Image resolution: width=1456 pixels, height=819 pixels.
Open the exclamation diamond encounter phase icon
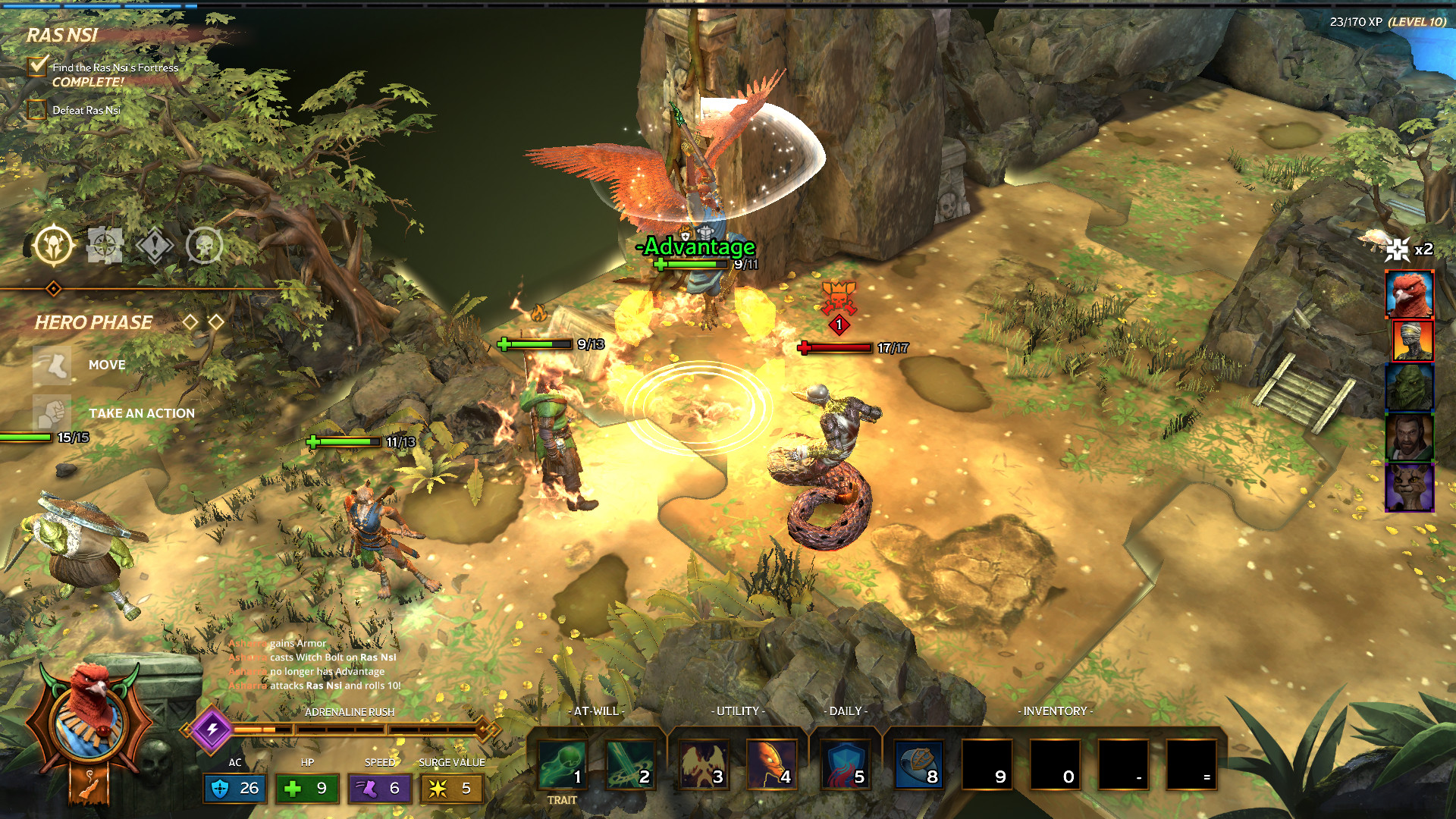[155, 246]
